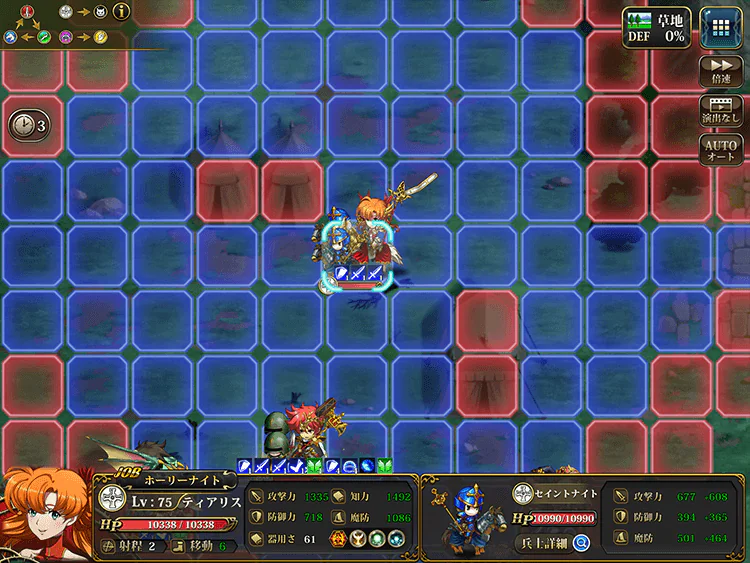Toggle battle animations with the 演出なし button
The height and width of the screenshot is (563, 750).
721,110
